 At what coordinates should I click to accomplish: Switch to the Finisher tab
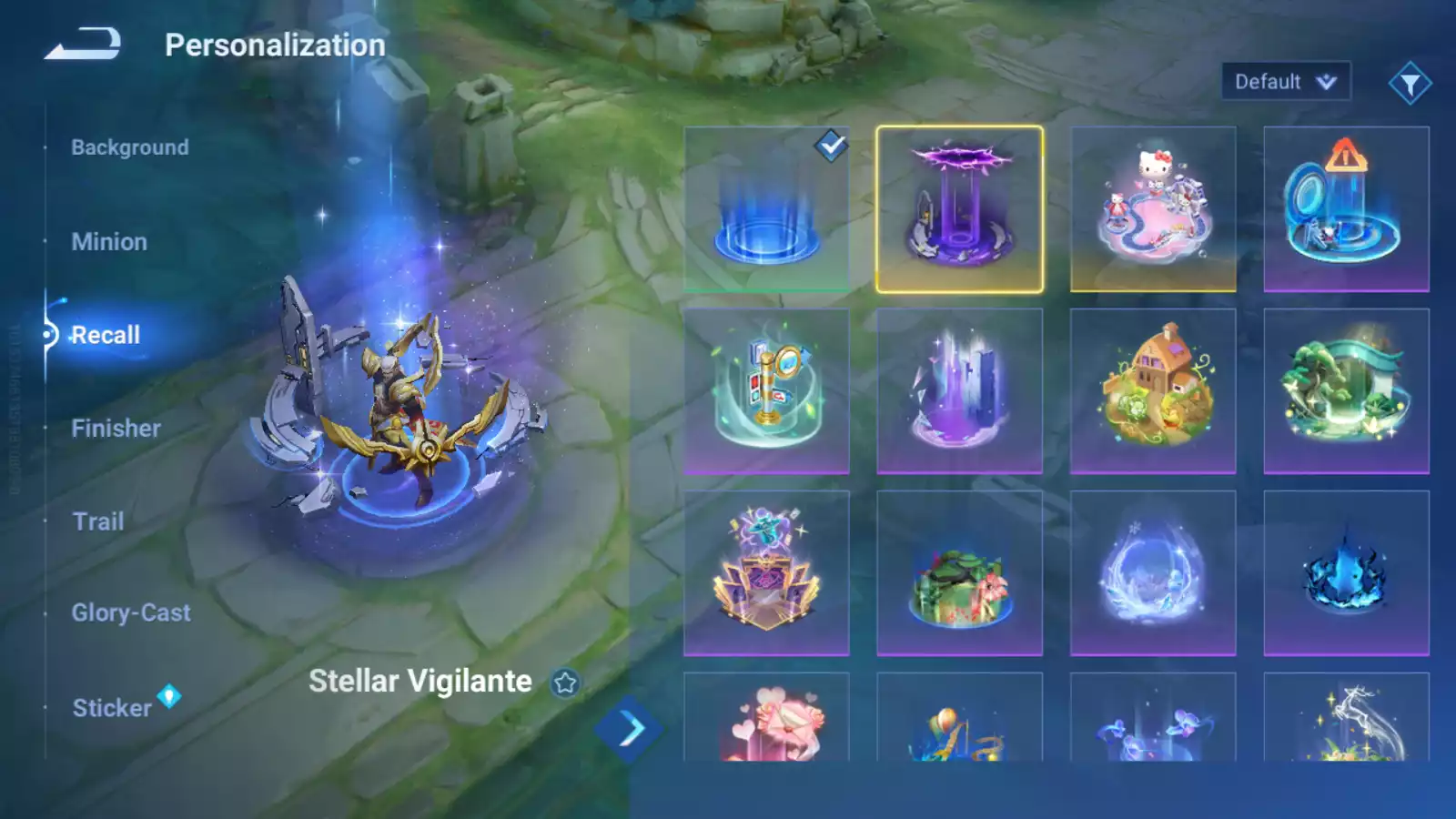click(x=115, y=428)
